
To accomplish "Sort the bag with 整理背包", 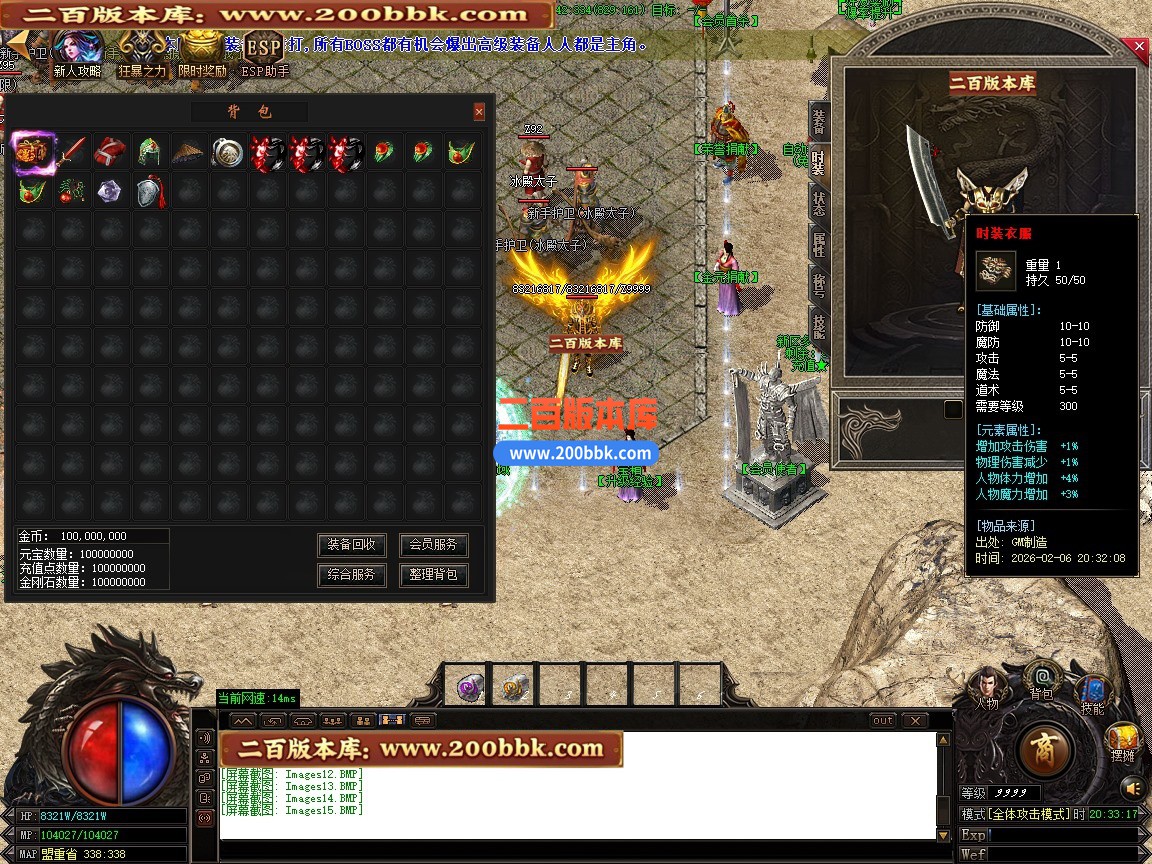I will tap(433, 575).
